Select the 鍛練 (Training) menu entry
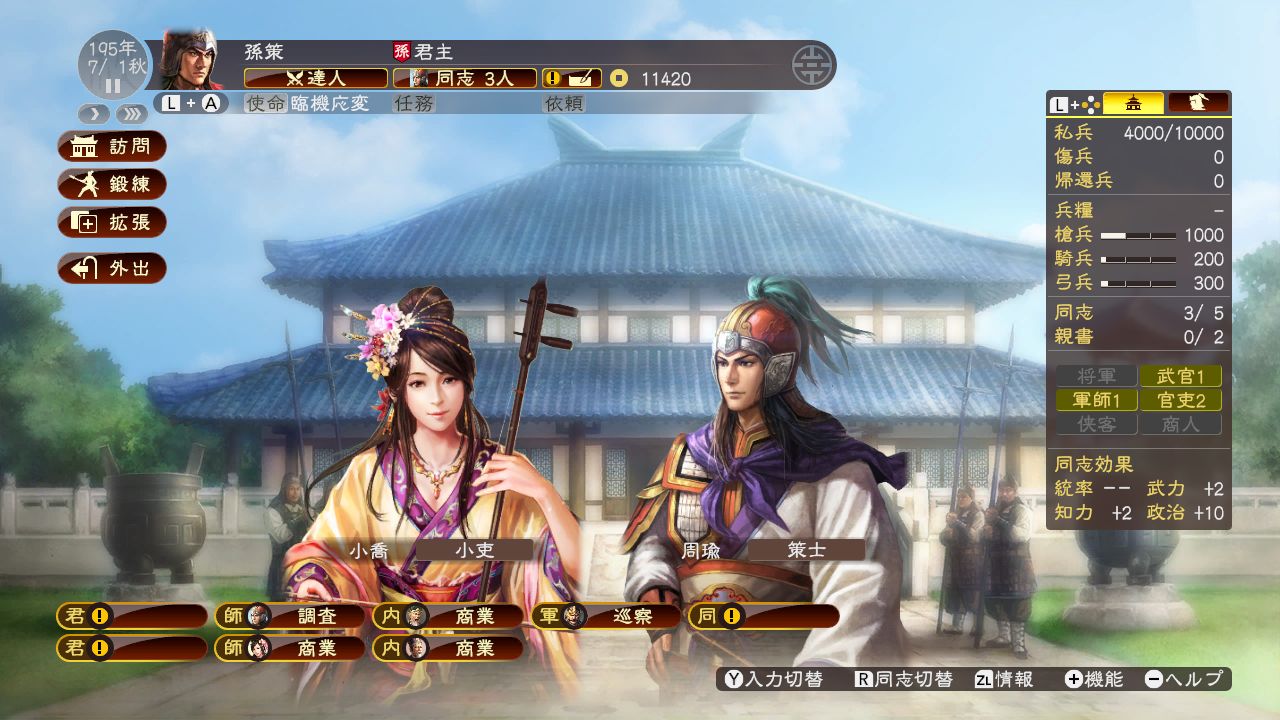Viewport: 1280px width, 720px height. (112, 184)
